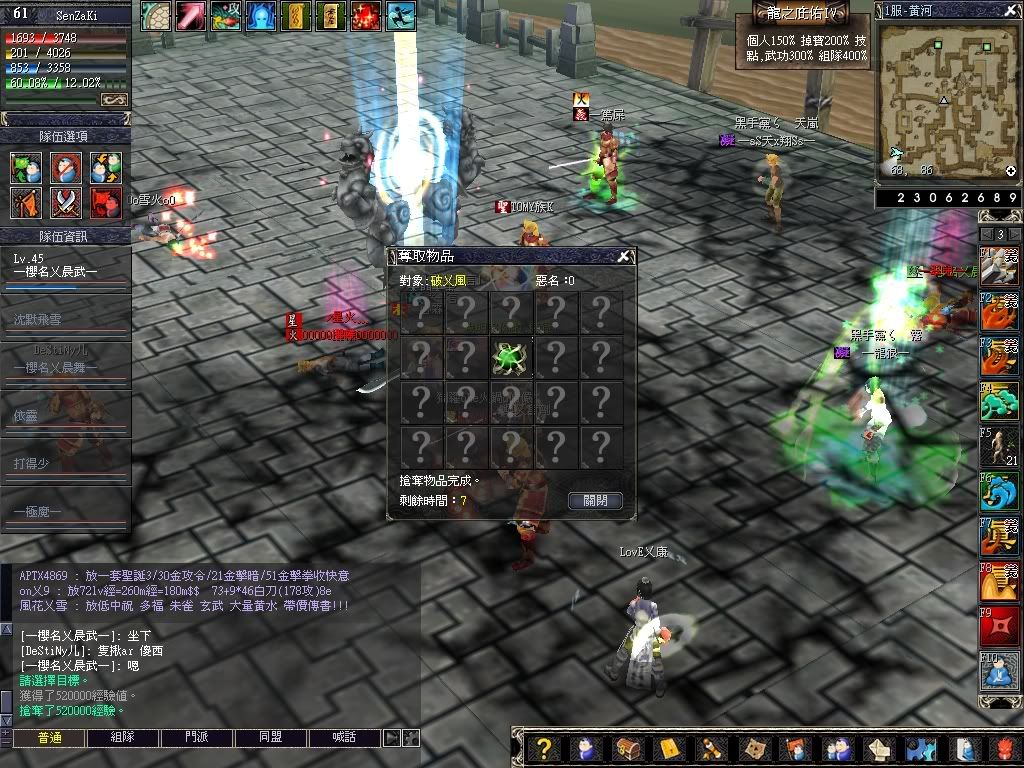Choose the 喊話 shout tab
The image size is (1024, 768).
[x=345, y=738]
